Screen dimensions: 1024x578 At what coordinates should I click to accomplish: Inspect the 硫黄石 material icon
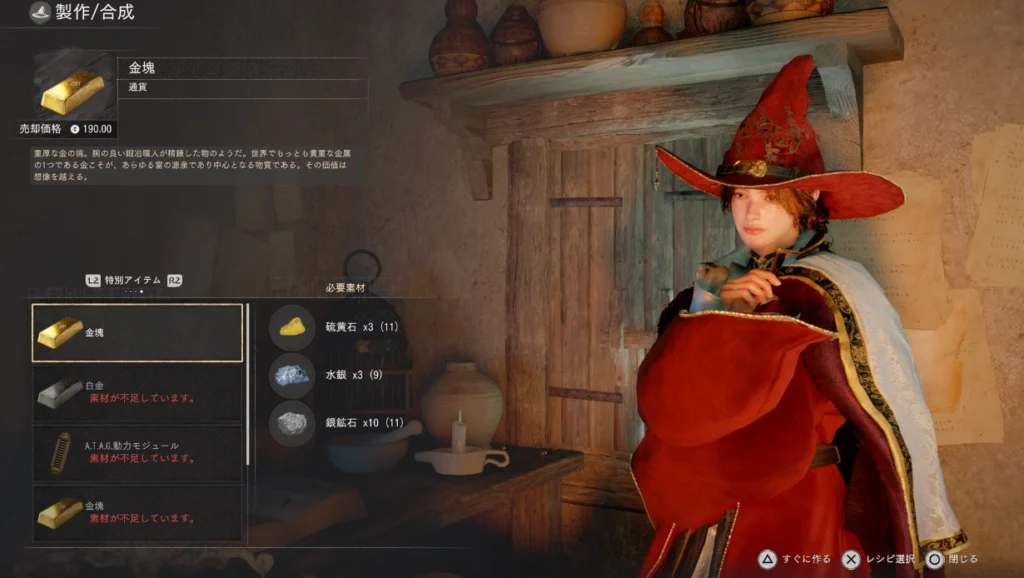coord(292,326)
